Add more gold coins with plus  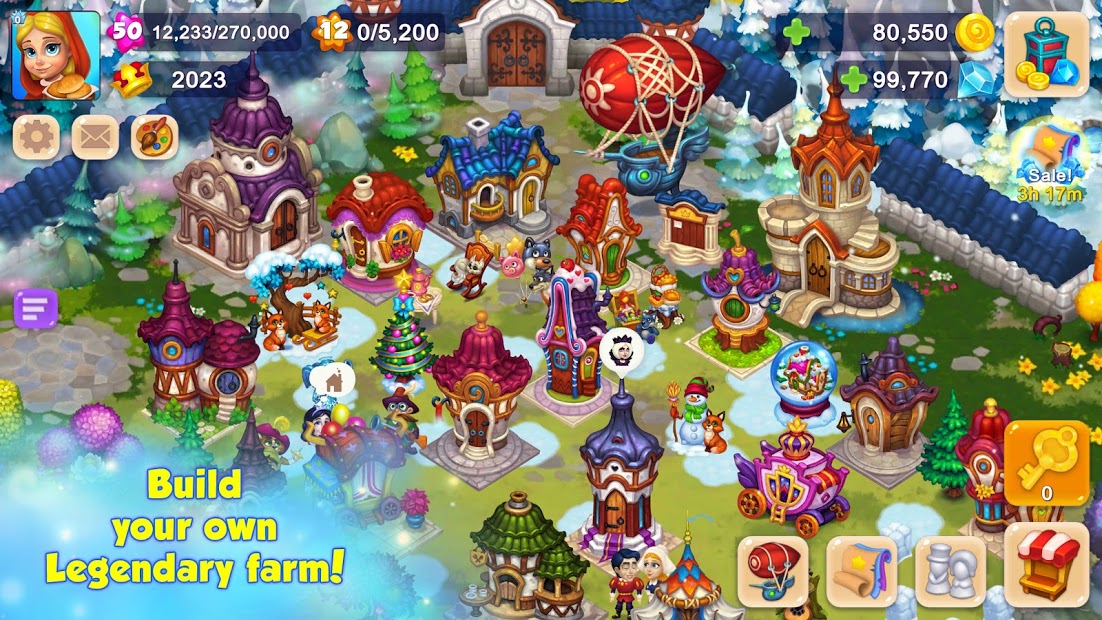[x=797, y=31]
